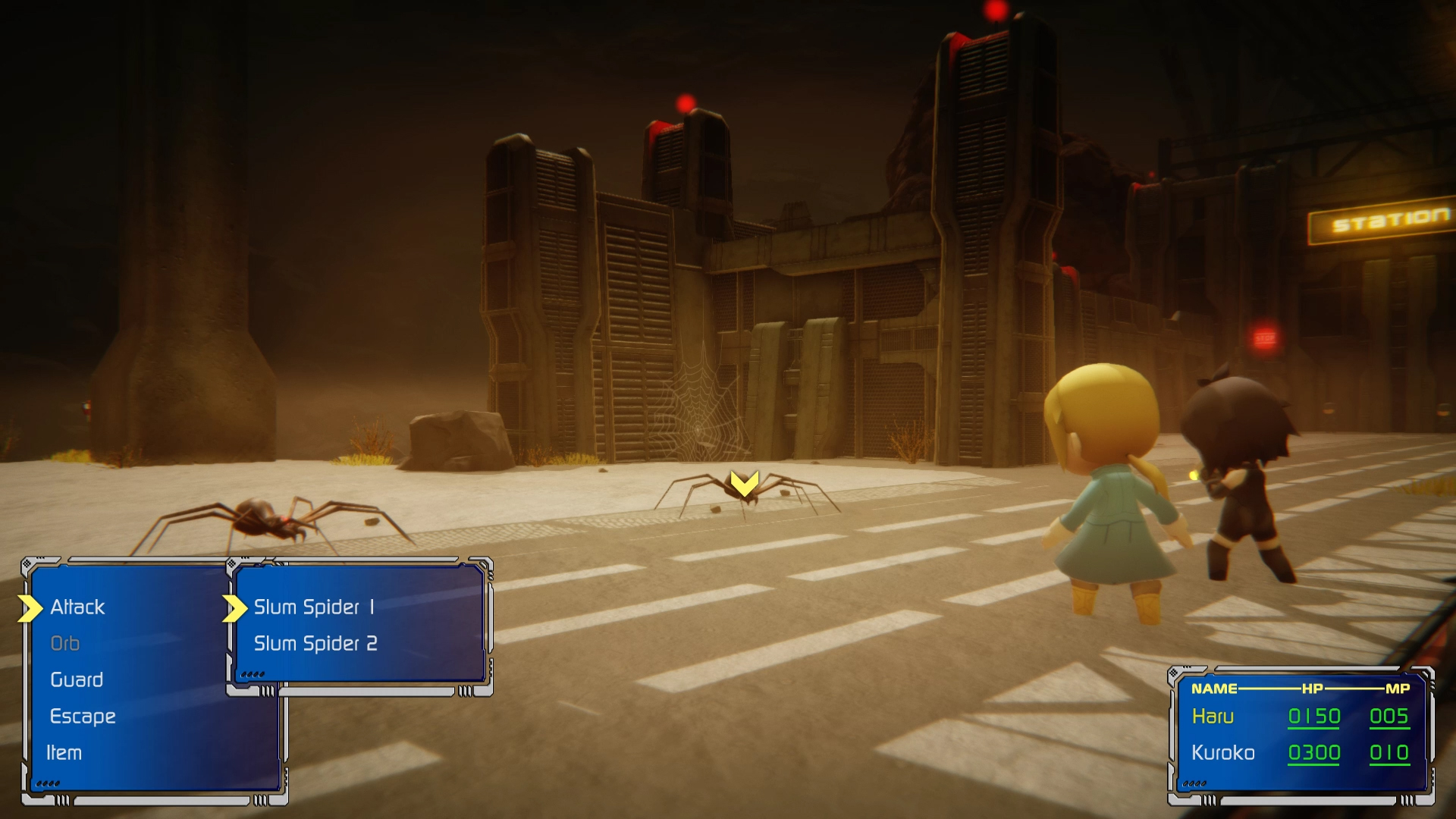The image size is (1456, 819).
Task: Click the yellow cursor arrow beside Attack
Action: click(29, 607)
